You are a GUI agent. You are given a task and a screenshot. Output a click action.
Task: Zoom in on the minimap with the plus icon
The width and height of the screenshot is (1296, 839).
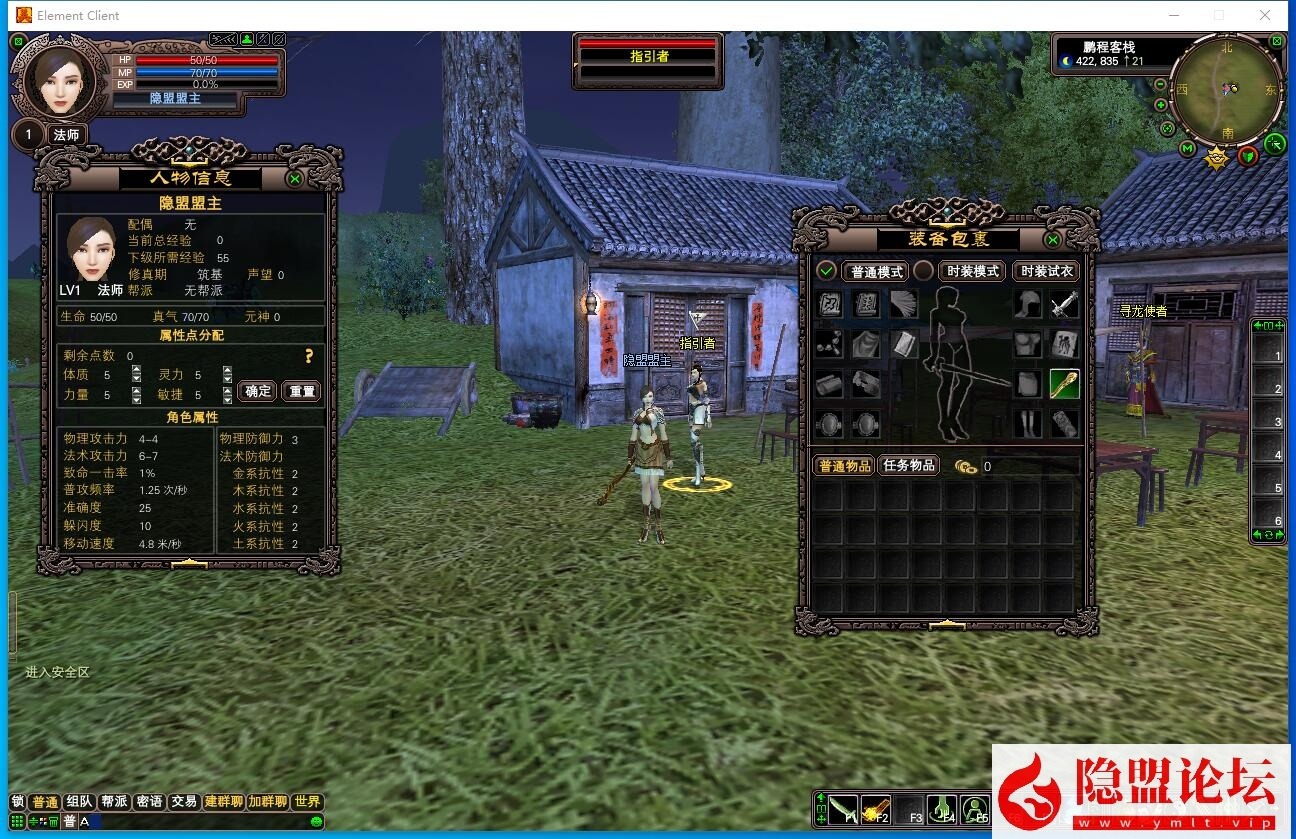(1161, 104)
